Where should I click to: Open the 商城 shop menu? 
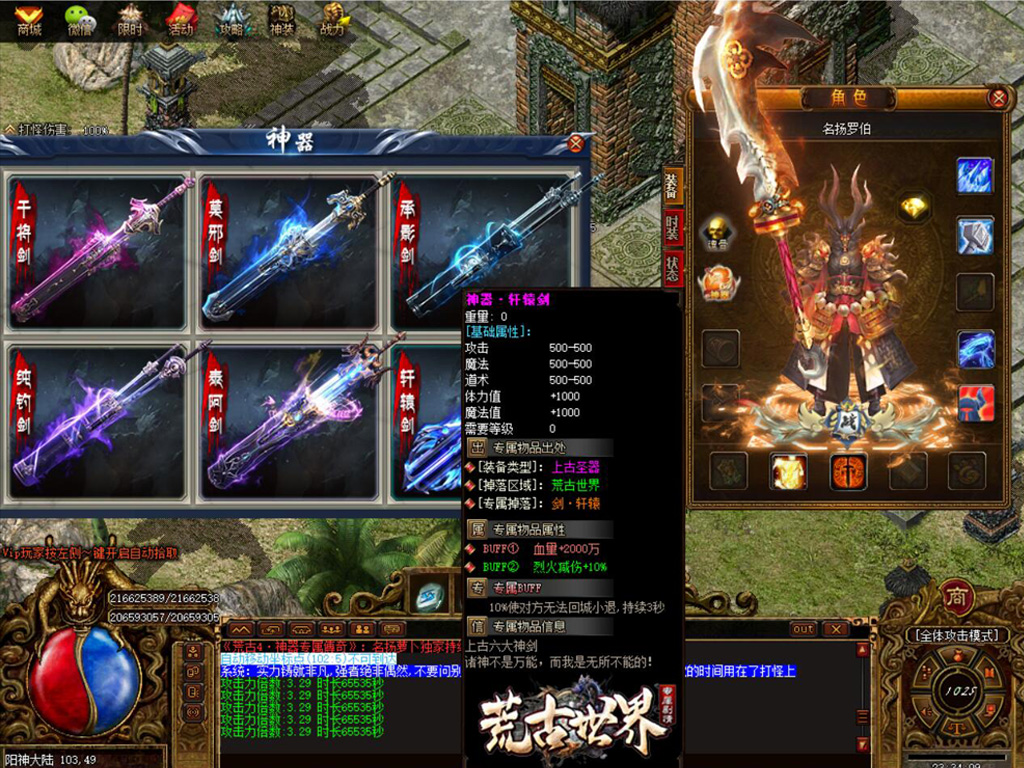tap(29, 19)
